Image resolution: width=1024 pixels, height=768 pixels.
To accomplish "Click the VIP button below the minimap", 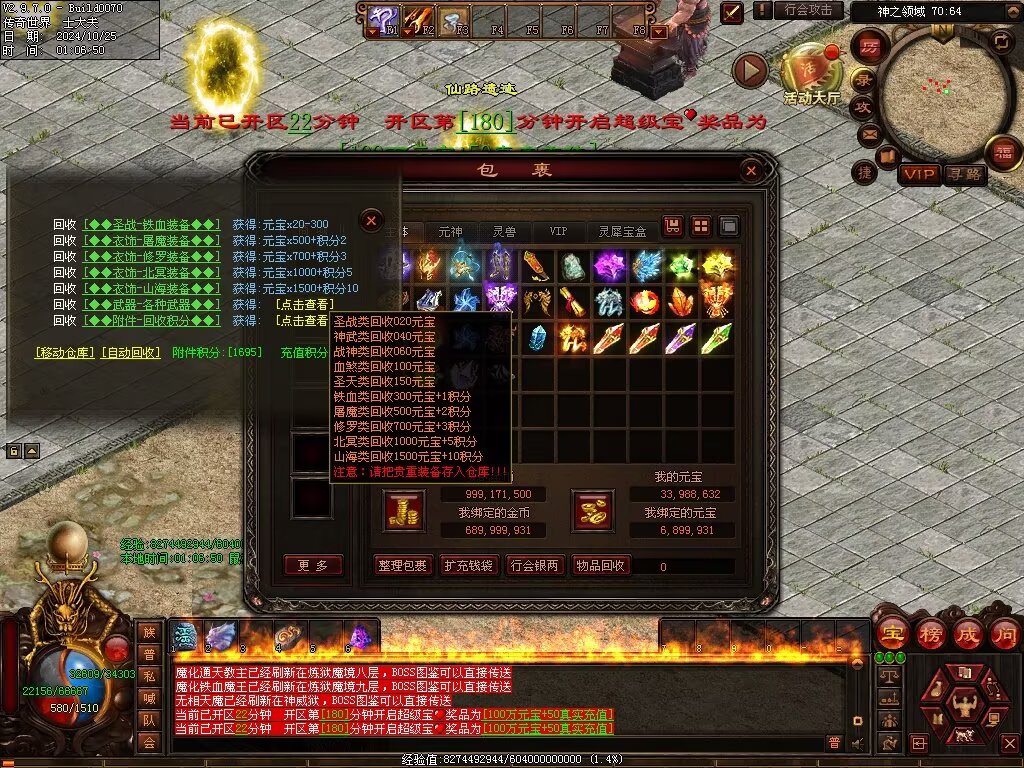I will pos(919,175).
